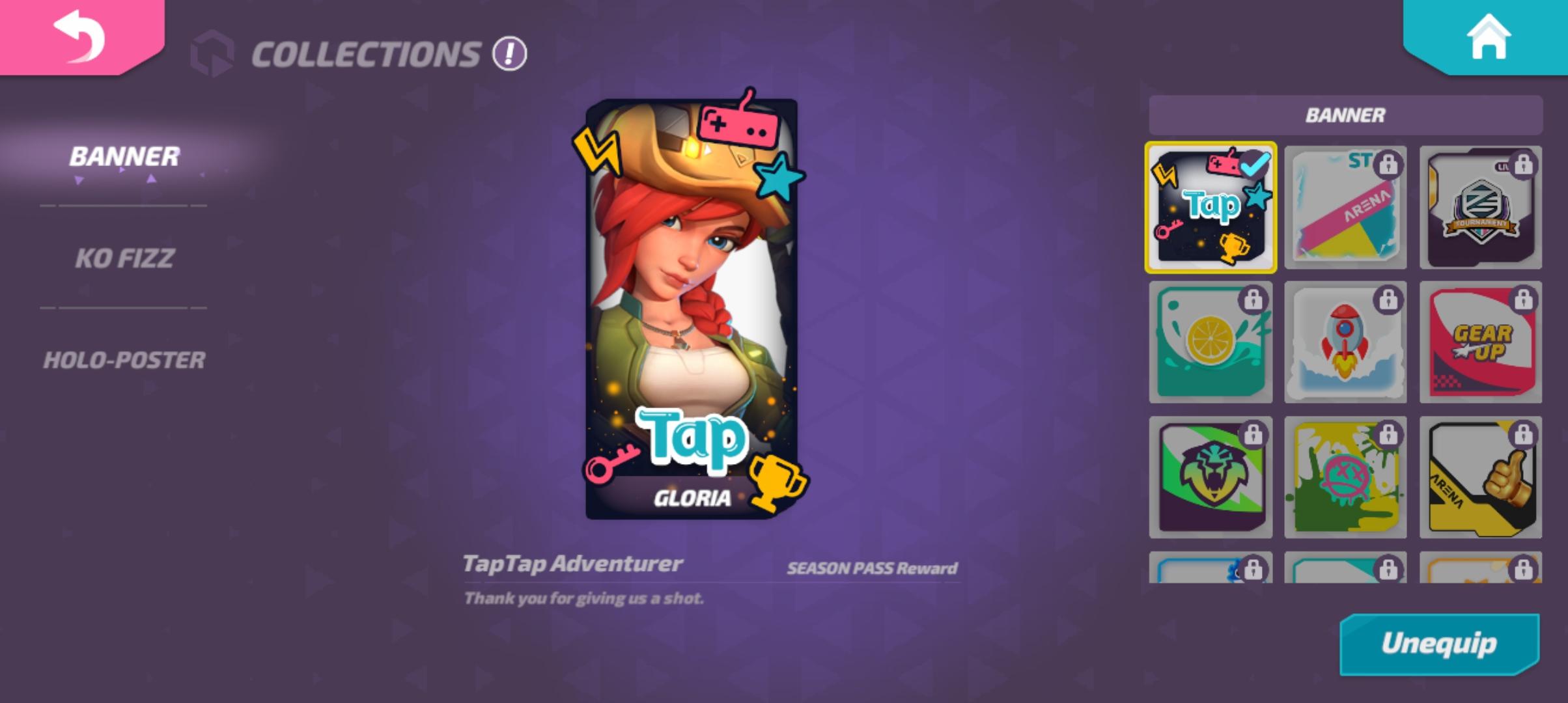Toggle the checkmark on the equipped Tap banner

tap(1253, 166)
